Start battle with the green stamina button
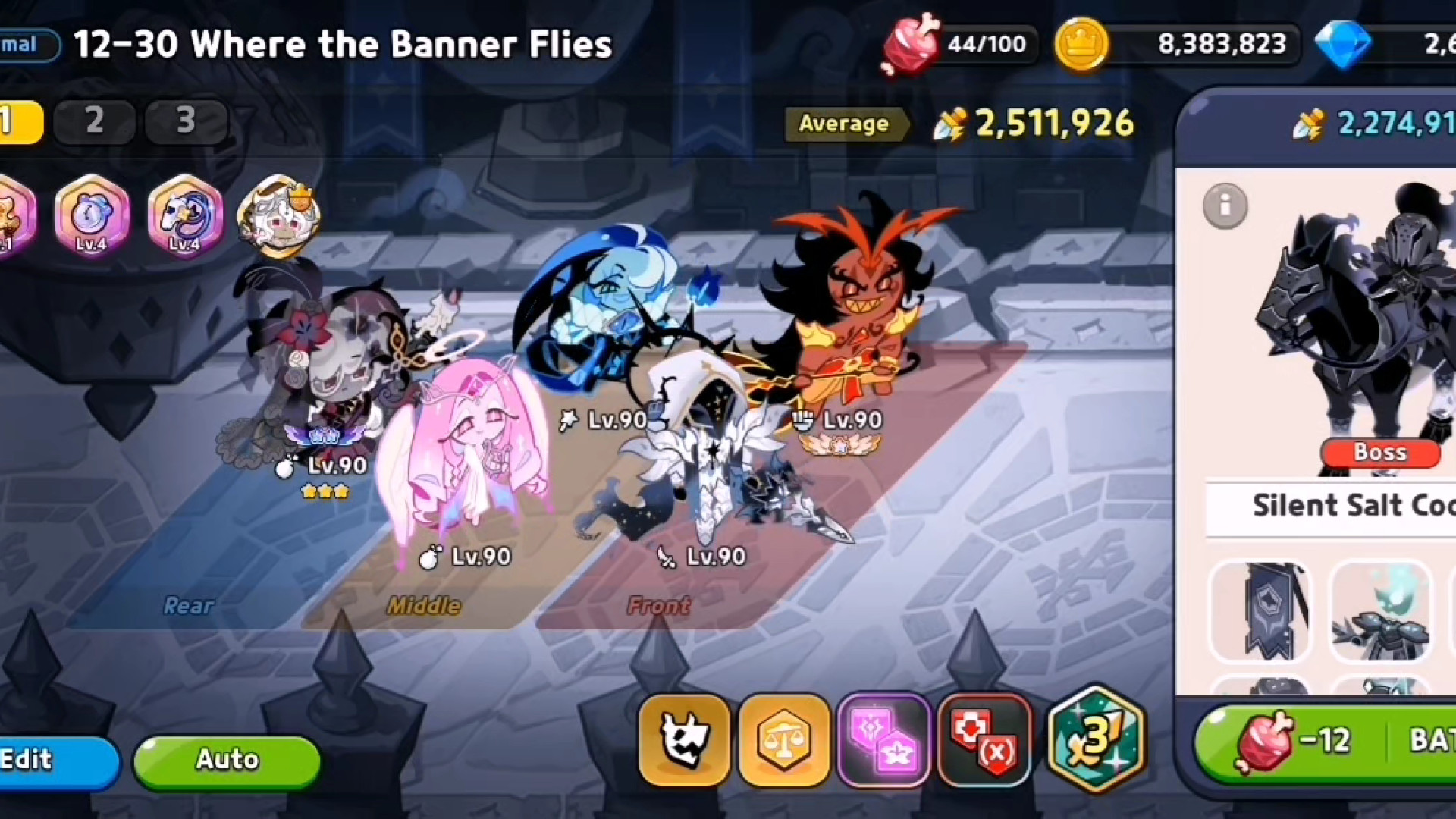 (1327, 741)
